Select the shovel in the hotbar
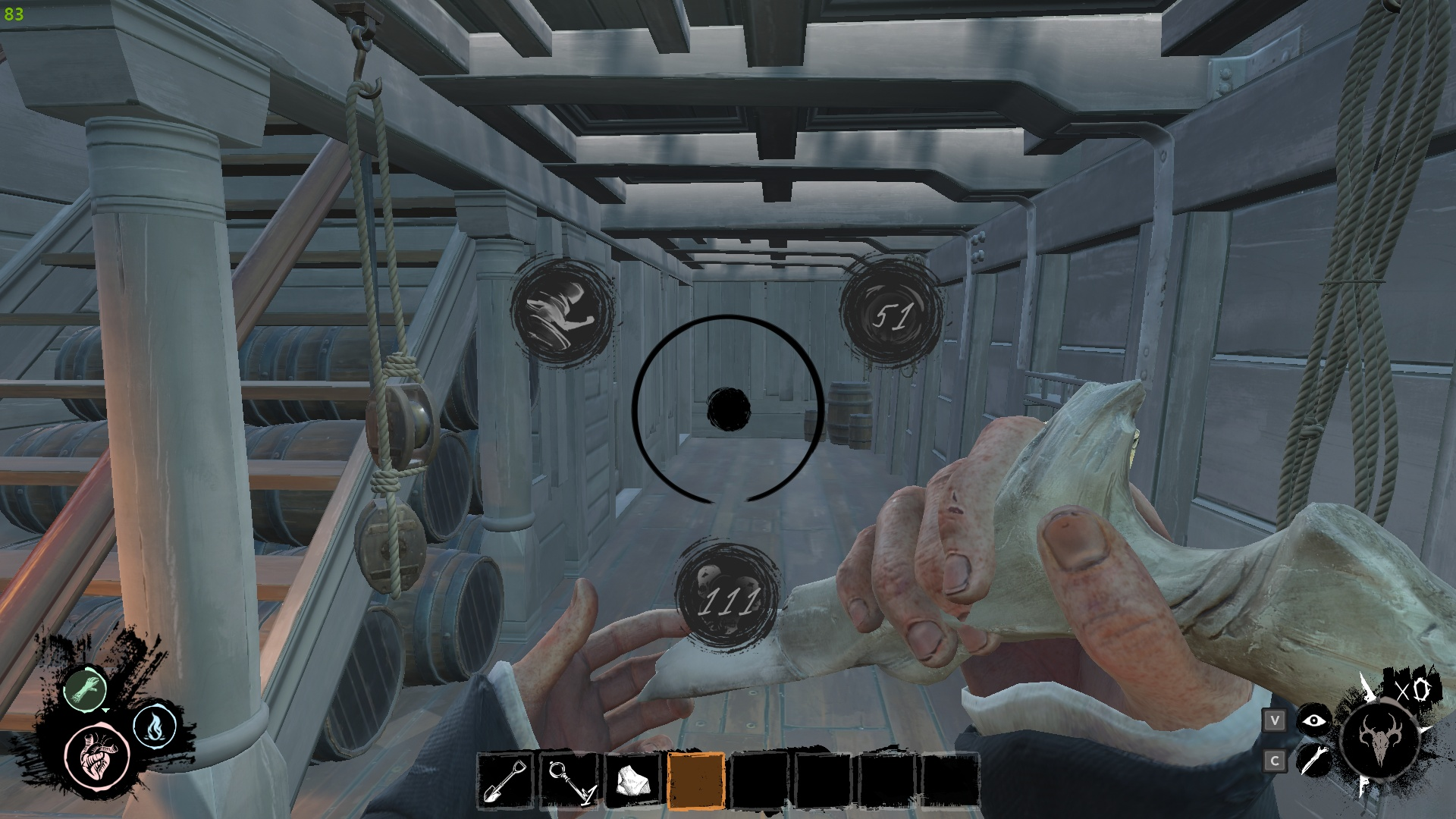The height and width of the screenshot is (819, 1456). [506, 780]
